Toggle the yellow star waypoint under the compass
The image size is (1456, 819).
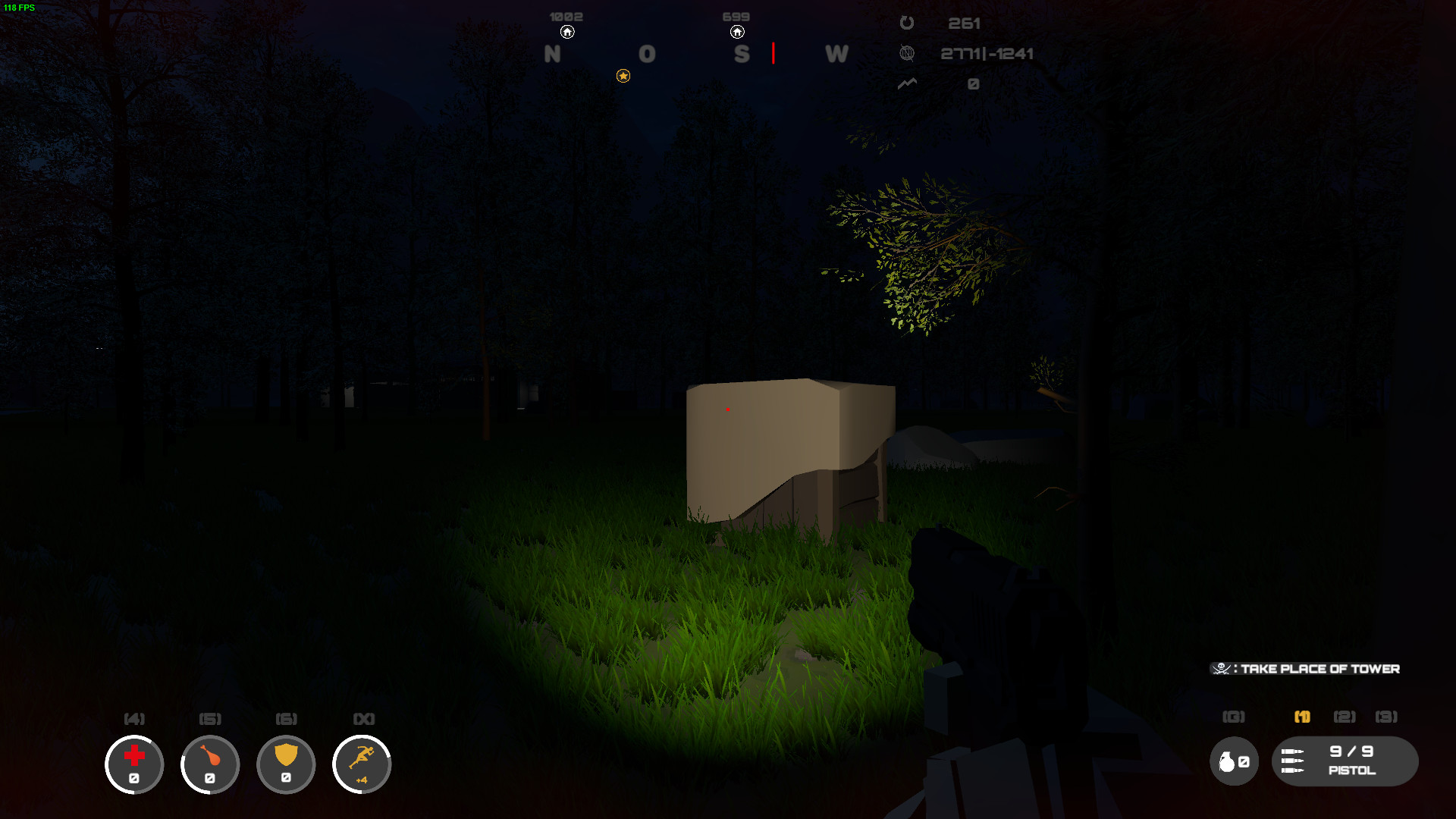point(623,76)
